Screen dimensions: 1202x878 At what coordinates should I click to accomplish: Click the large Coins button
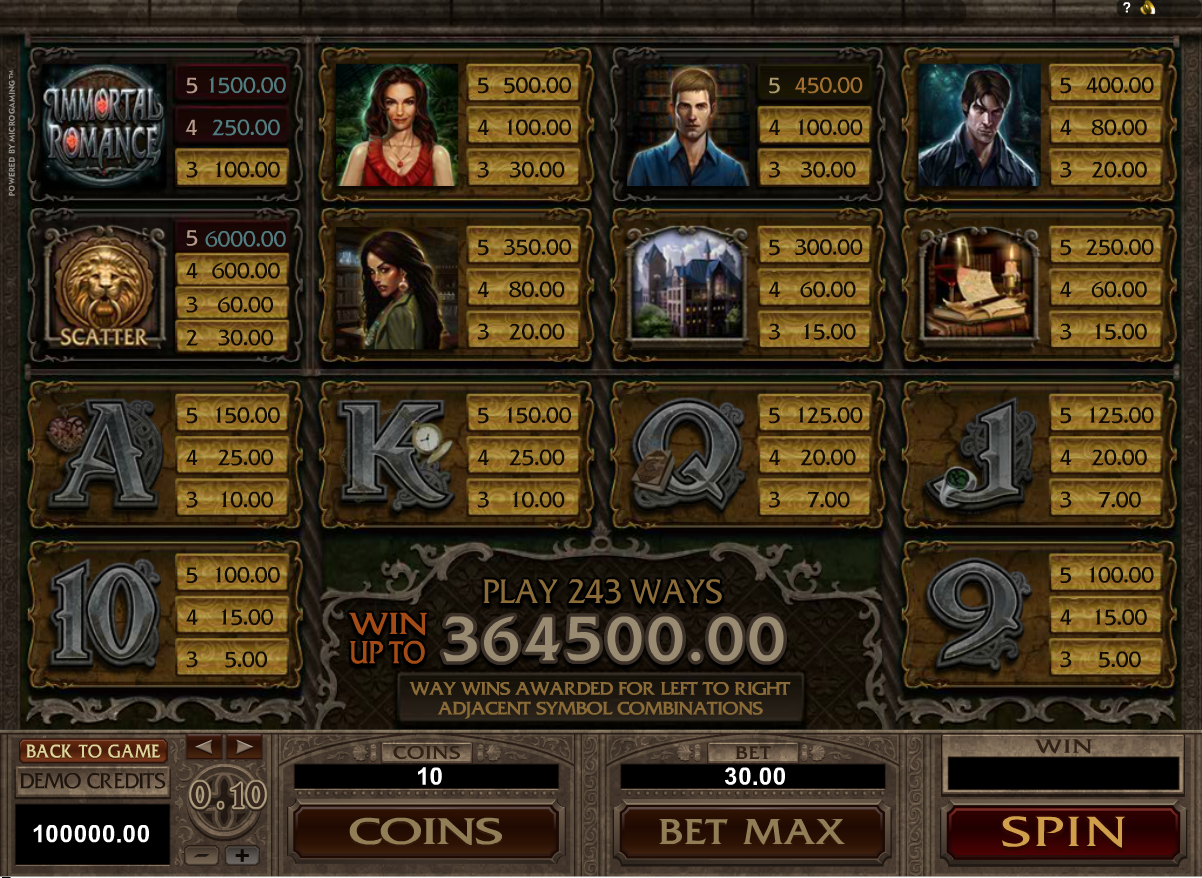pyautogui.click(x=425, y=832)
